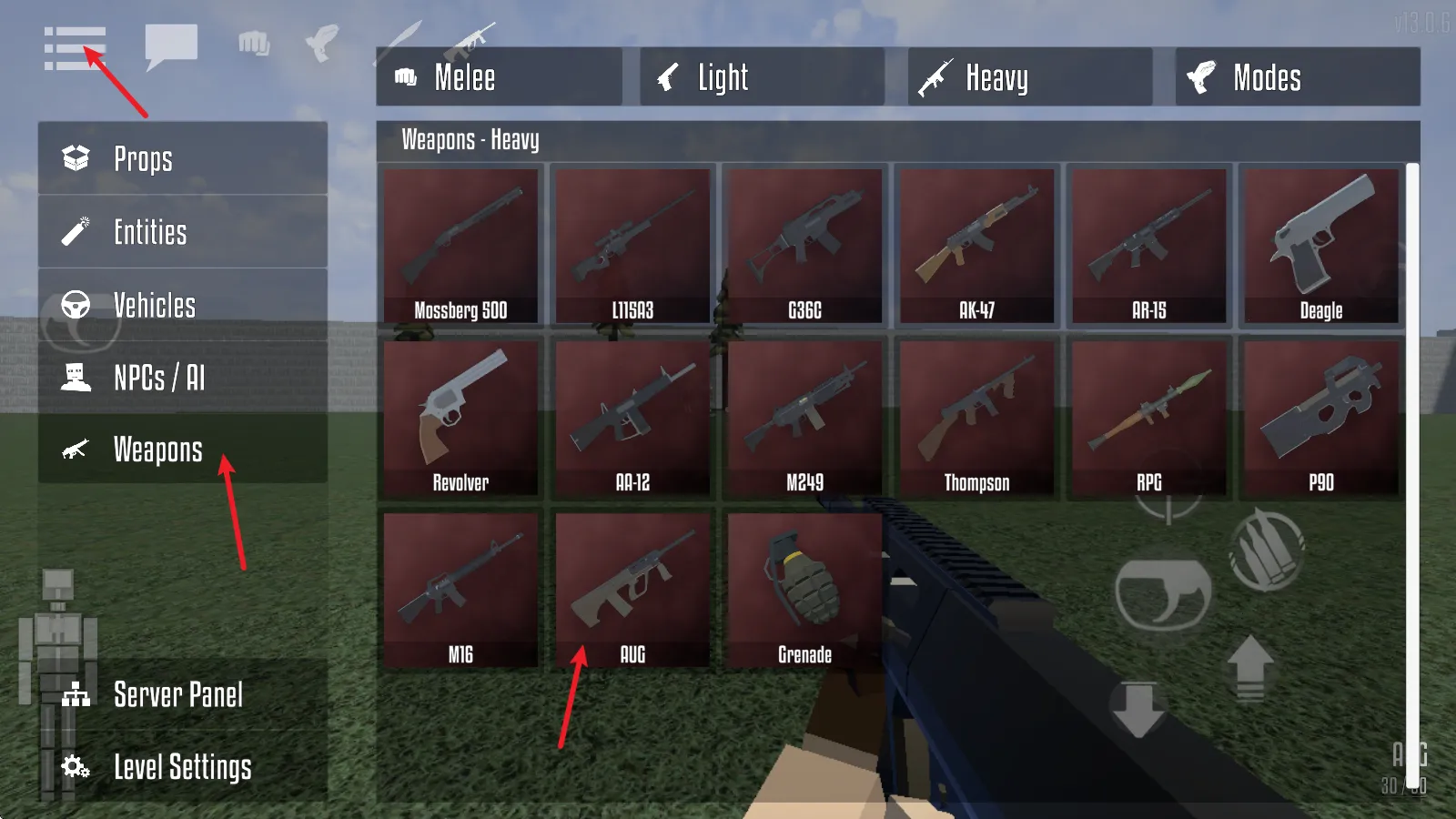Pick the AUG rifle
Viewport: 1456px width, 819px height.
pyautogui.click(x=632, y=590)
